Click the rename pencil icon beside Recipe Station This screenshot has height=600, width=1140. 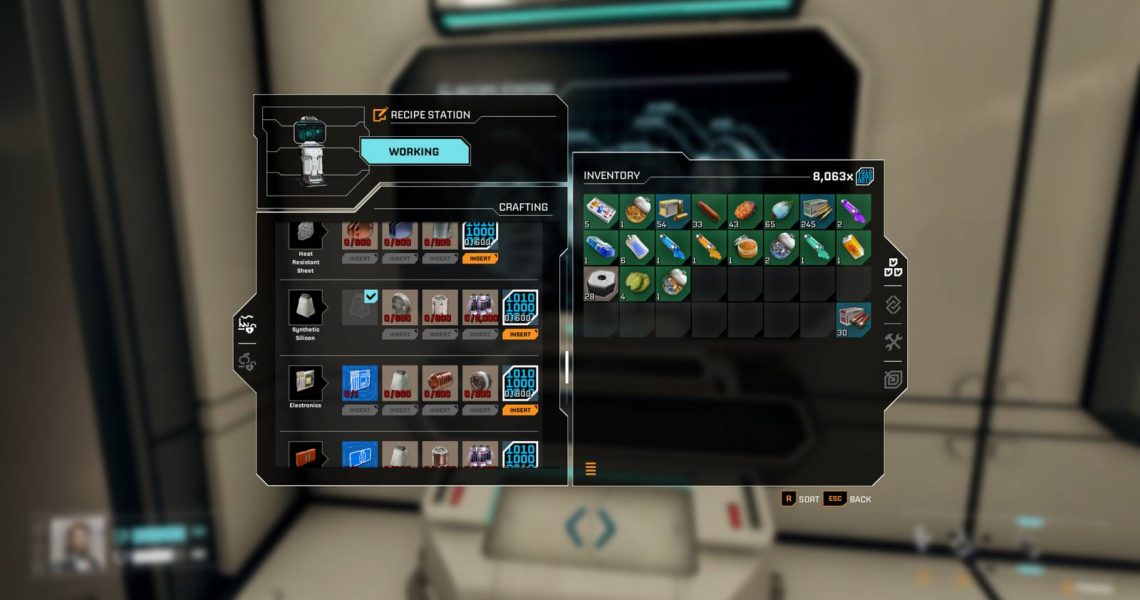click(x=380, y=115)
